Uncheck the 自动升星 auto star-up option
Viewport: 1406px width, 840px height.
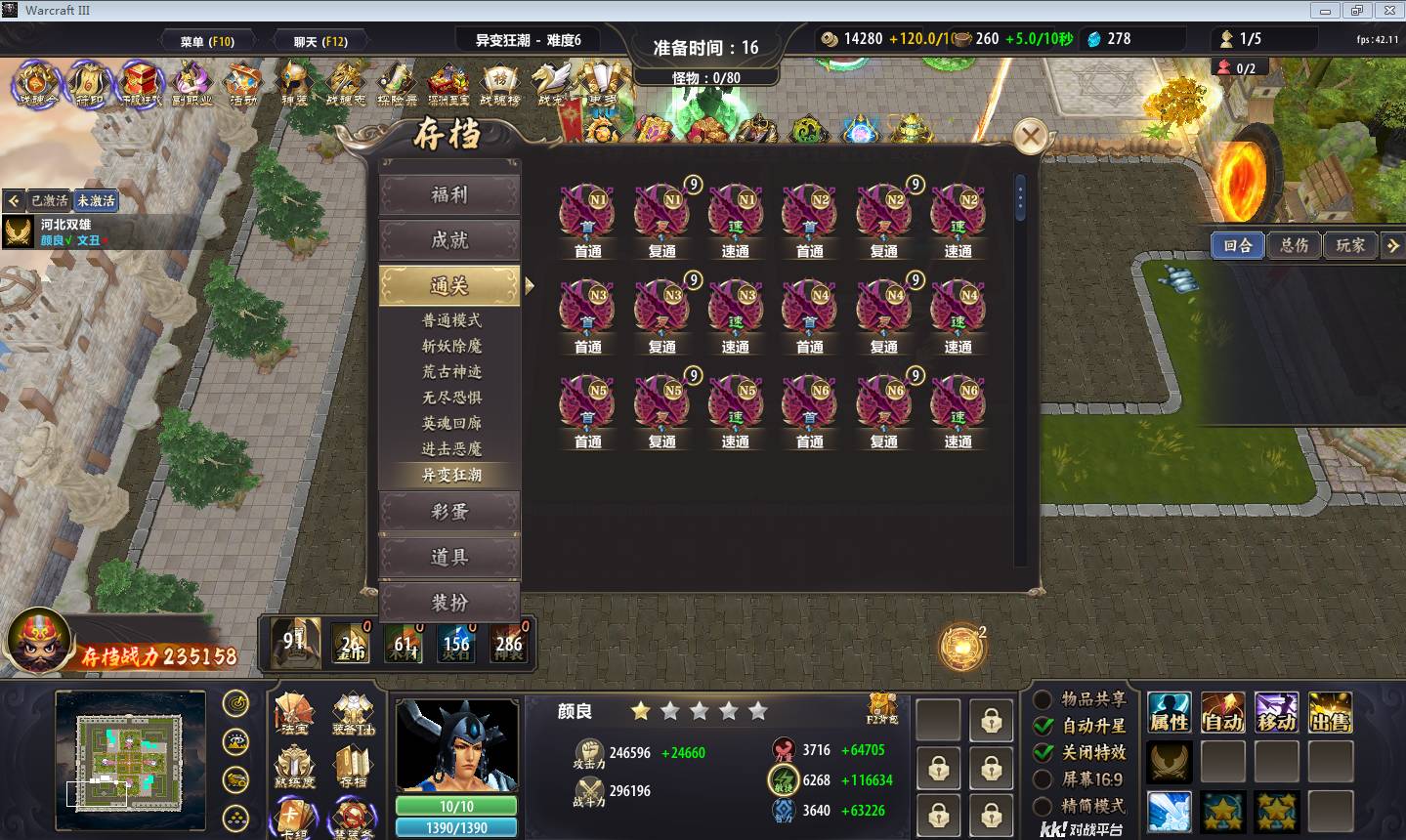pos(1044,726)
